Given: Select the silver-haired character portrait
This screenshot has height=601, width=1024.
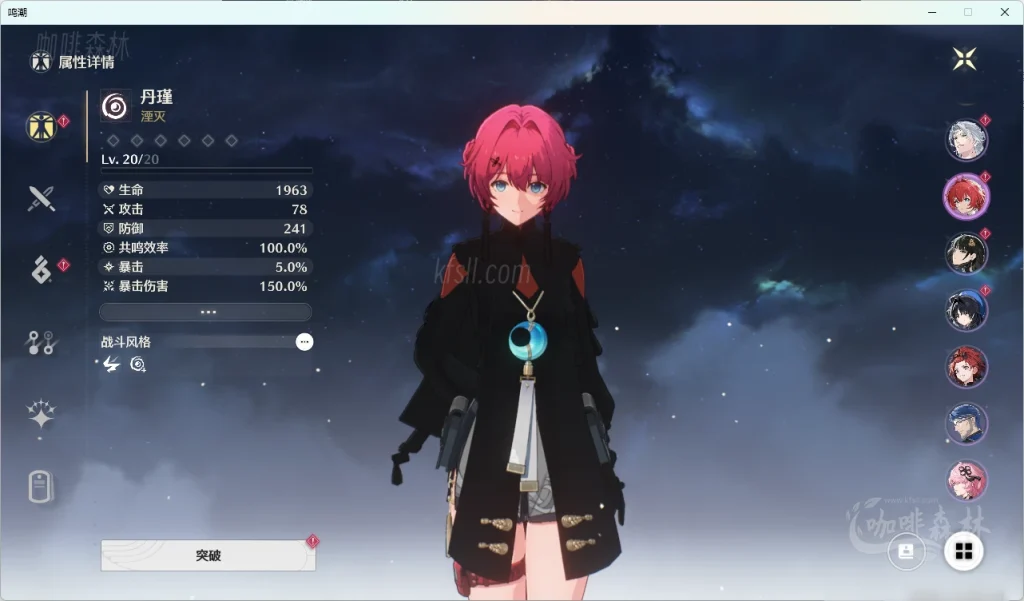Looking at the screenshot, I should (966, 140).
